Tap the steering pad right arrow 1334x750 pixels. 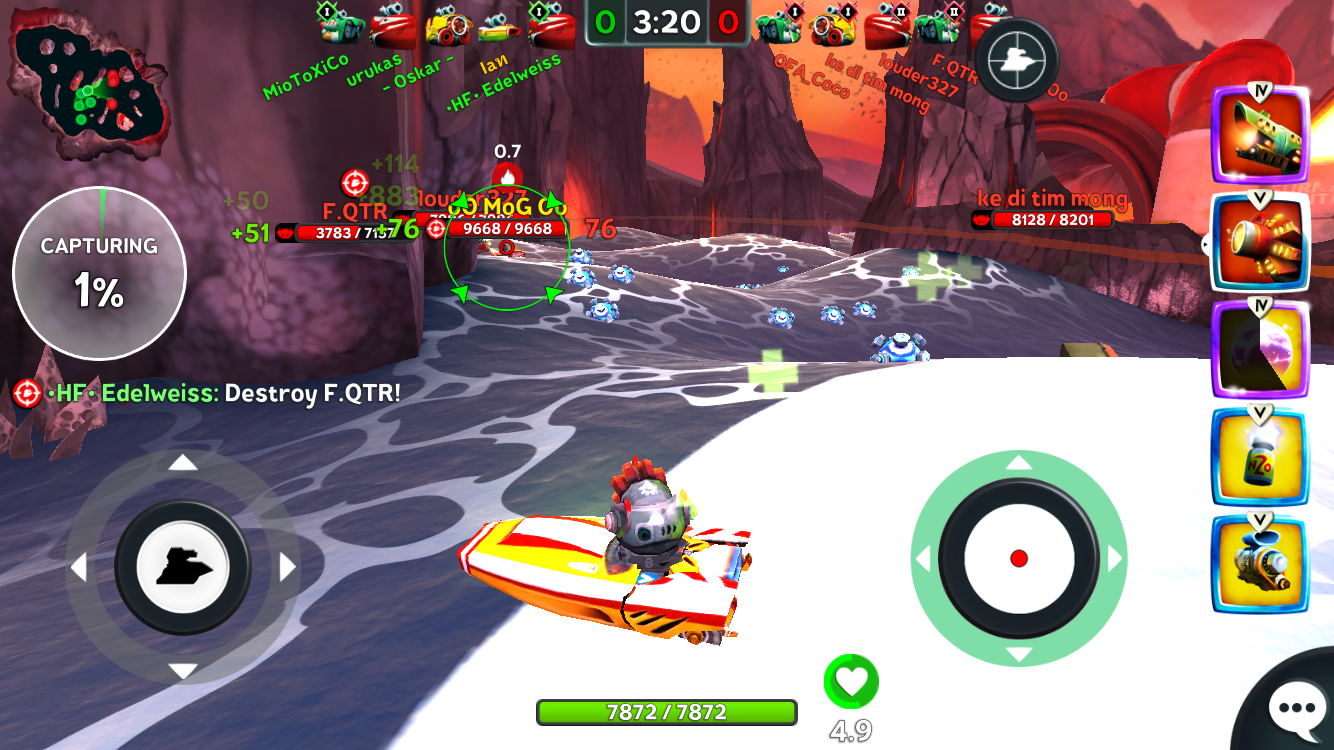pos(288,568)
